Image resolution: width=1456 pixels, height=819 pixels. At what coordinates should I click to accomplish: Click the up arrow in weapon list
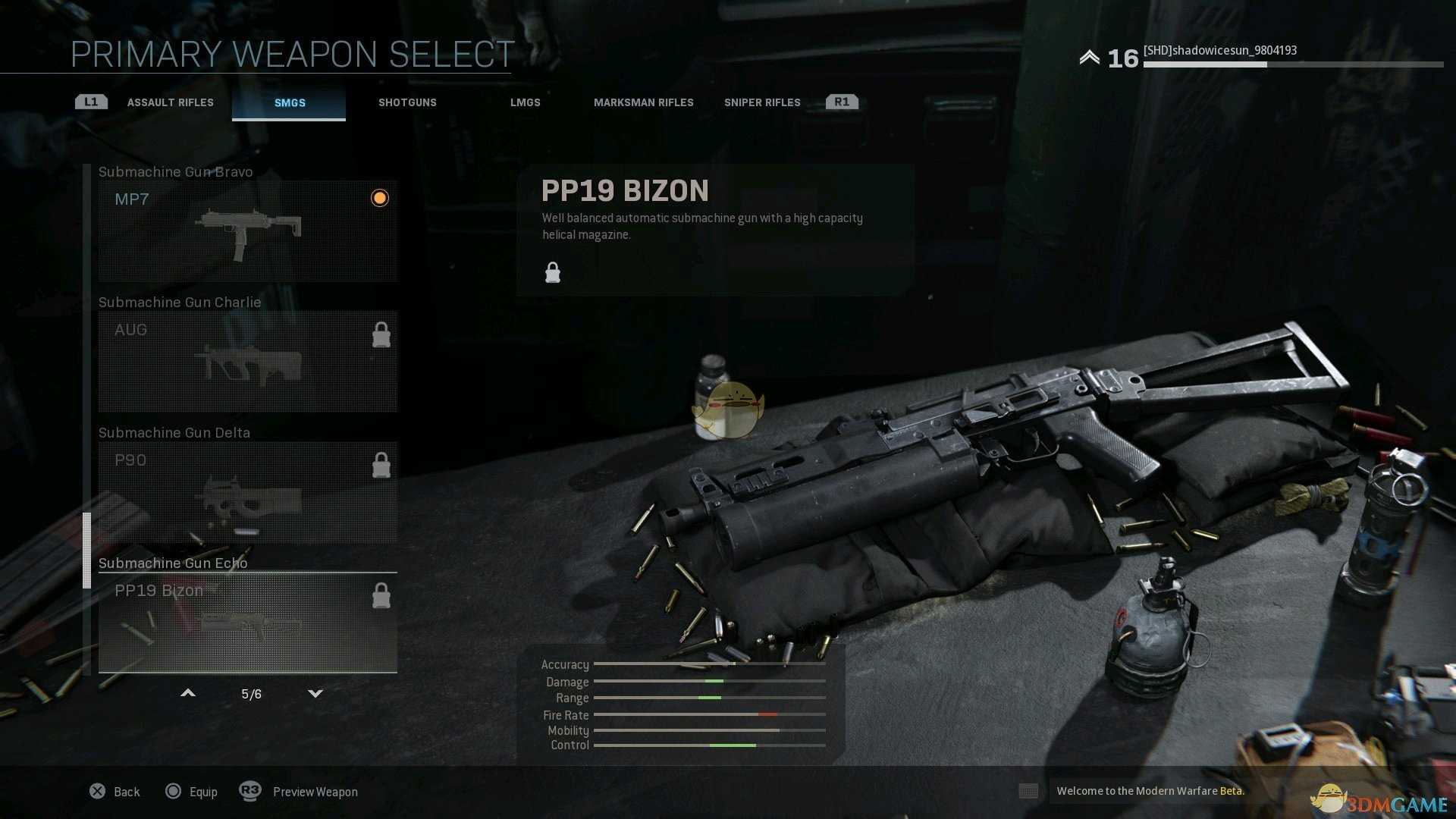pos(188,693)
